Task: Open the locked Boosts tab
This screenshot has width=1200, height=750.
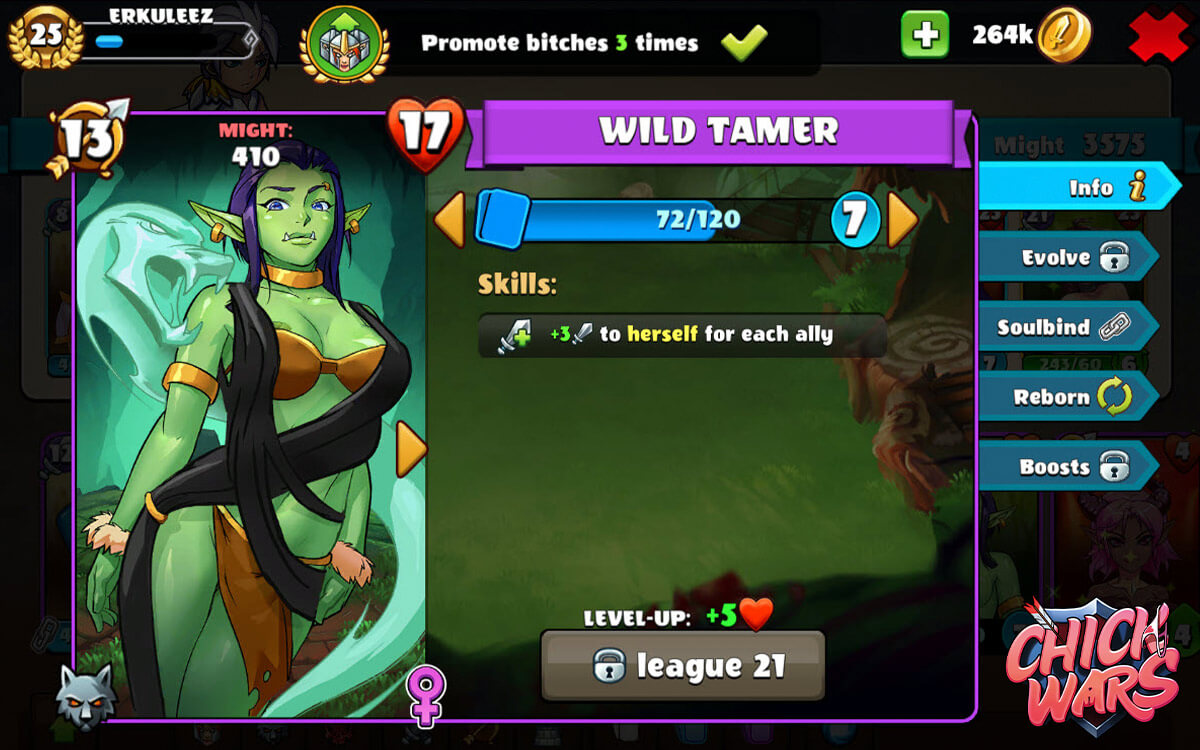Action: (x=1068, y=466)
